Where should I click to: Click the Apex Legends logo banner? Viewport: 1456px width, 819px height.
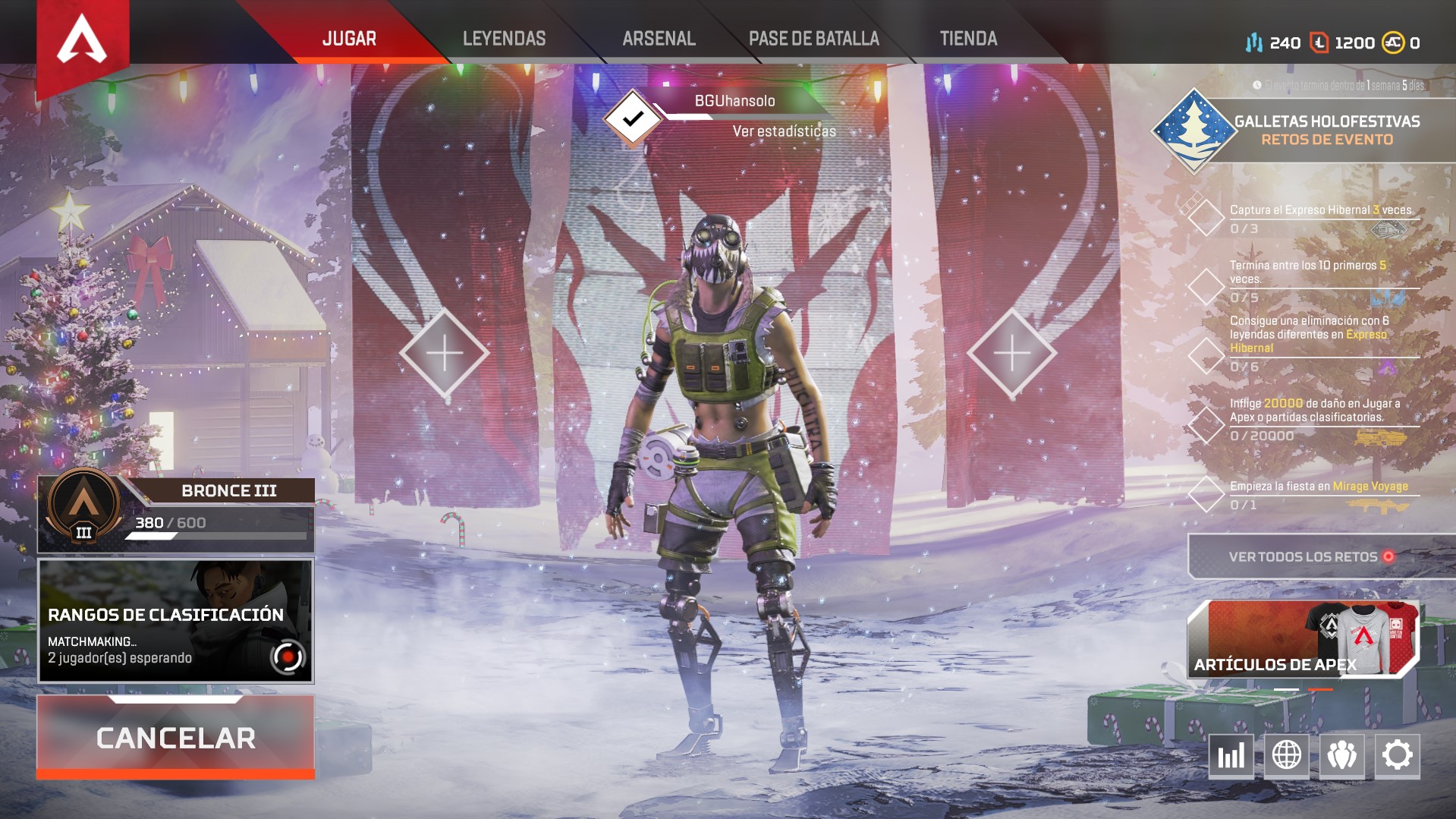coord(83,42)
